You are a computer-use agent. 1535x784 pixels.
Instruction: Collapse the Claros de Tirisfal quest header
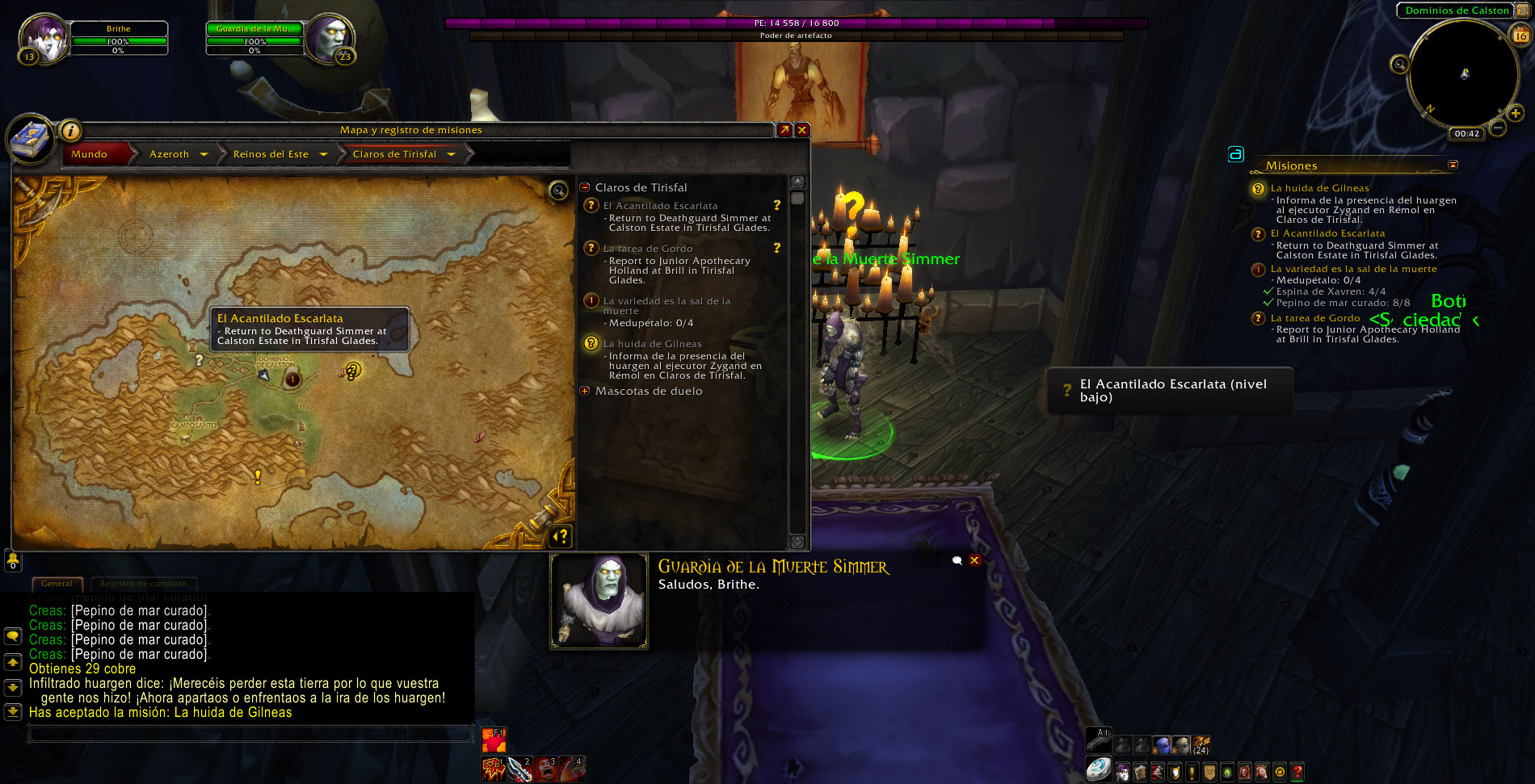tap(585, 187)
